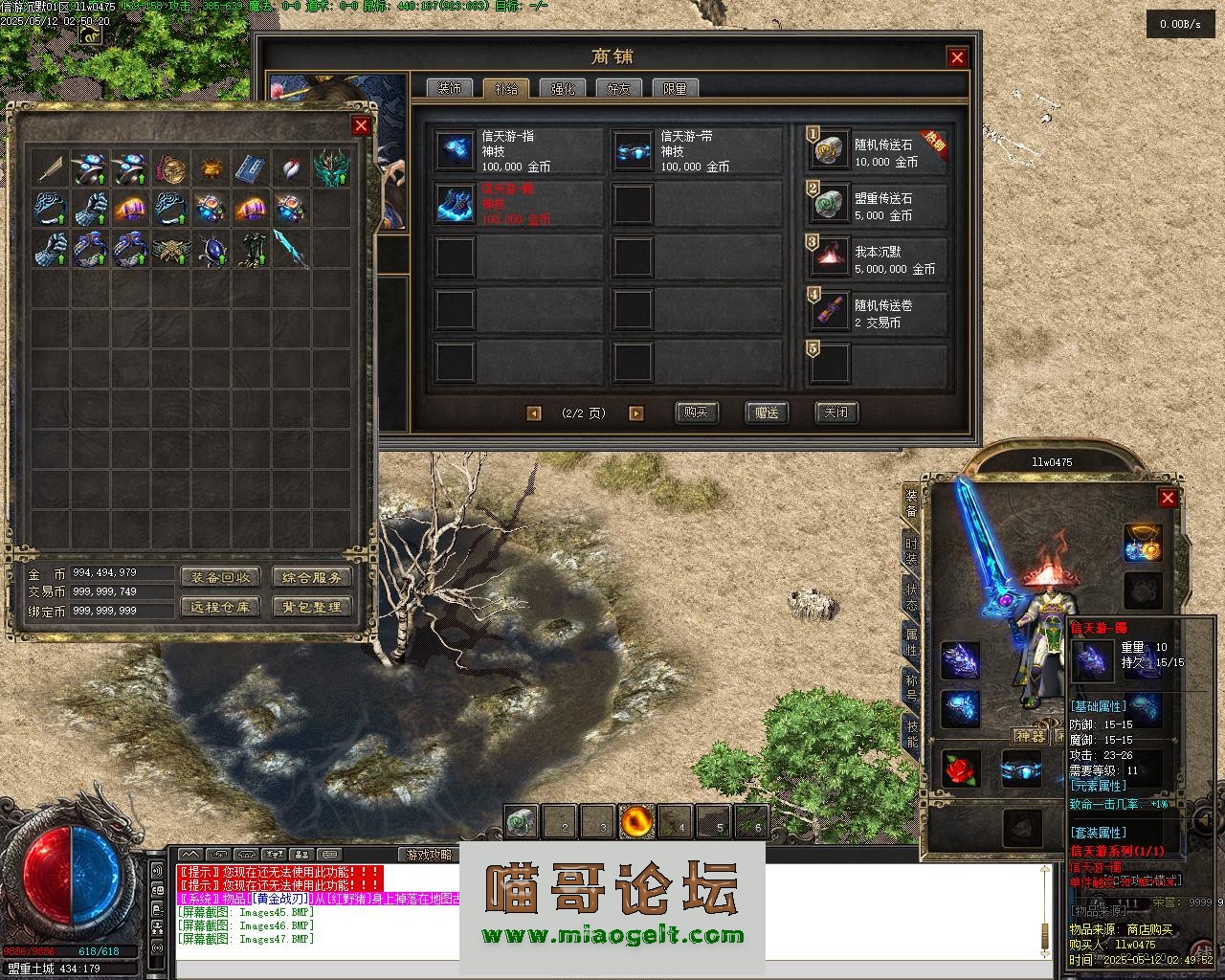The image size is (1225, 980).
Task: Sort the bag with 背包整理
Action: [x=312, y=607]
